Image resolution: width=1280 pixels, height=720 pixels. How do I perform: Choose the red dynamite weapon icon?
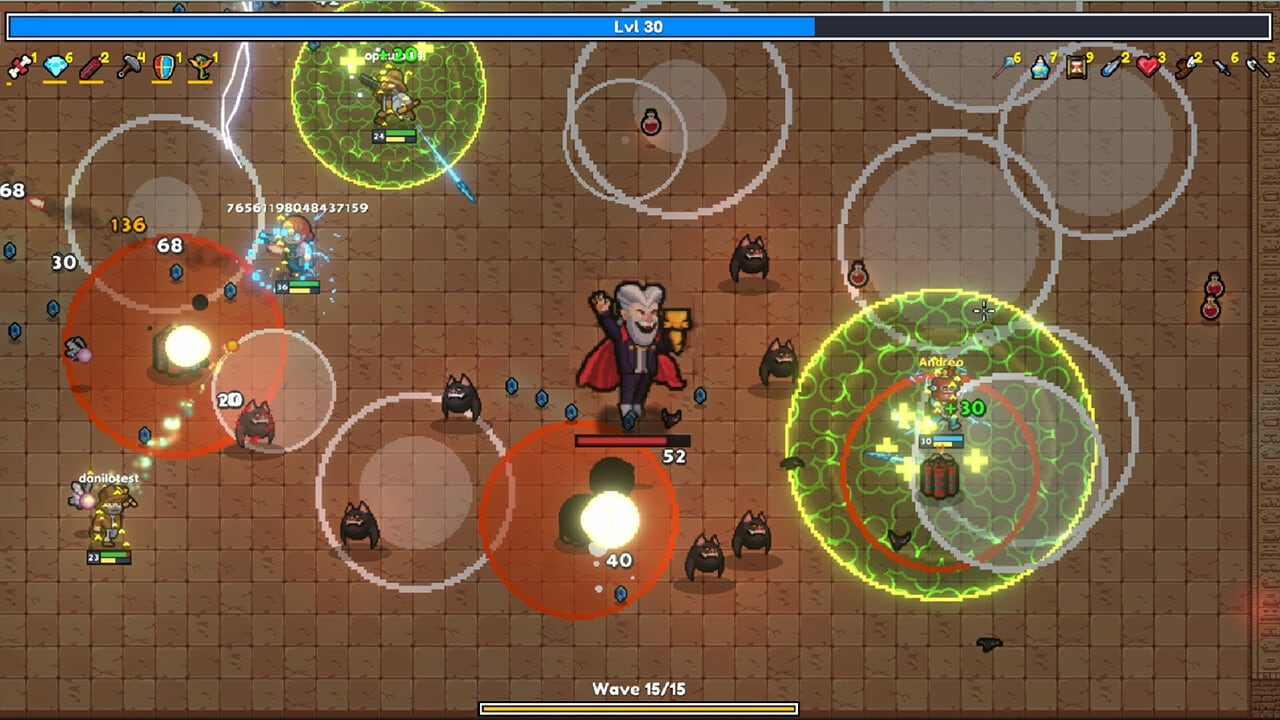coord(92,67)
